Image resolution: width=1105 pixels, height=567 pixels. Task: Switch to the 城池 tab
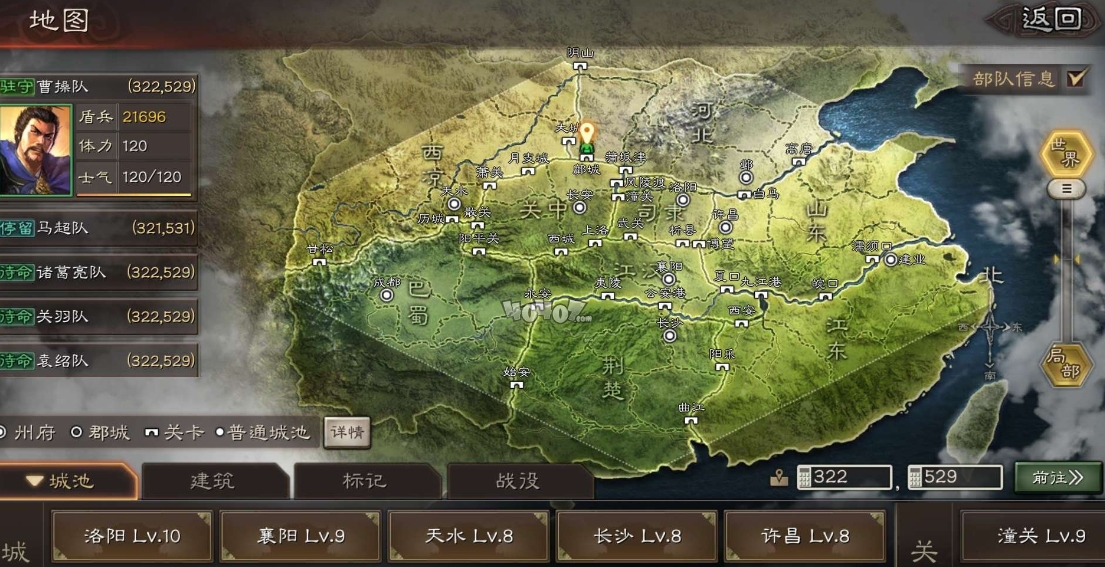[68, 481]
